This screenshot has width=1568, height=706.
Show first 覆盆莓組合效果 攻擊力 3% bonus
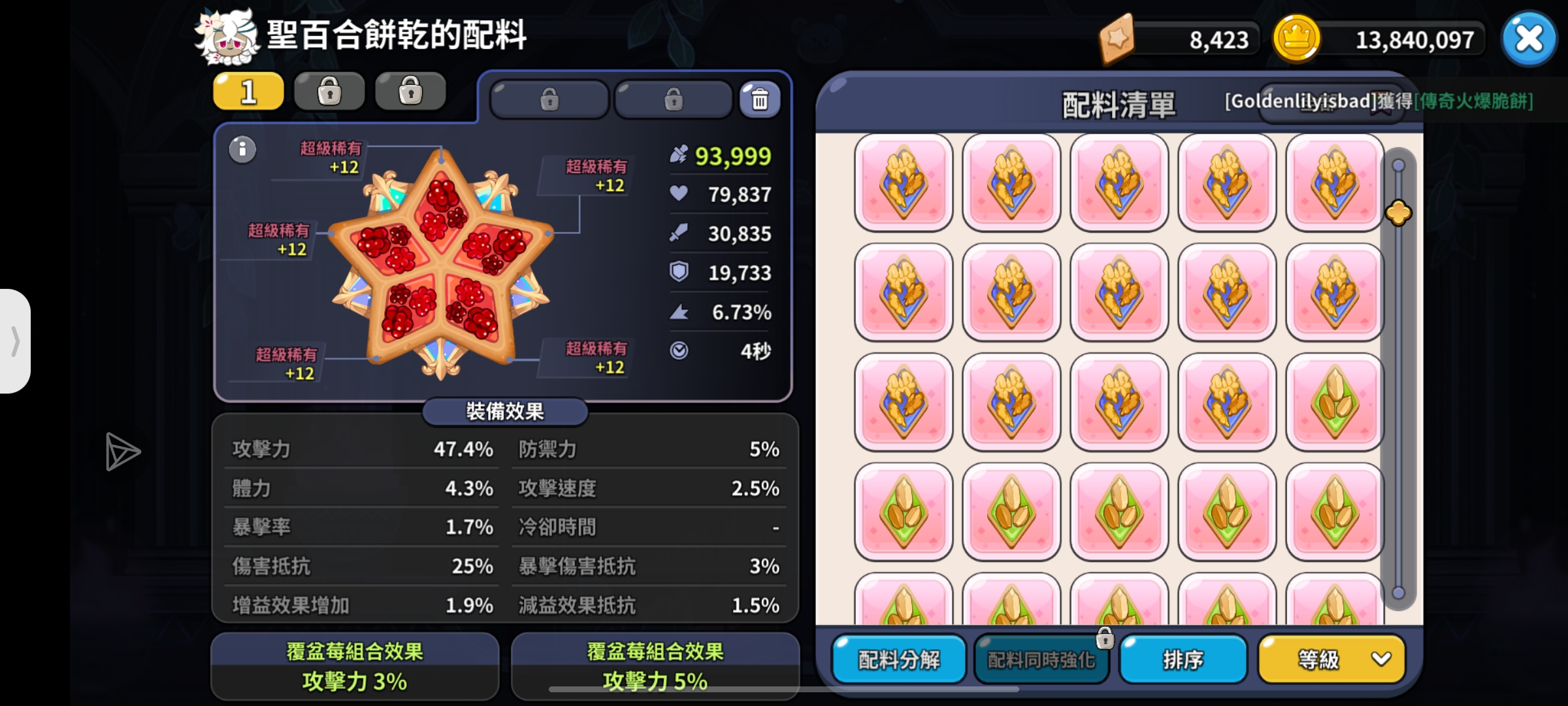(355, 666)
